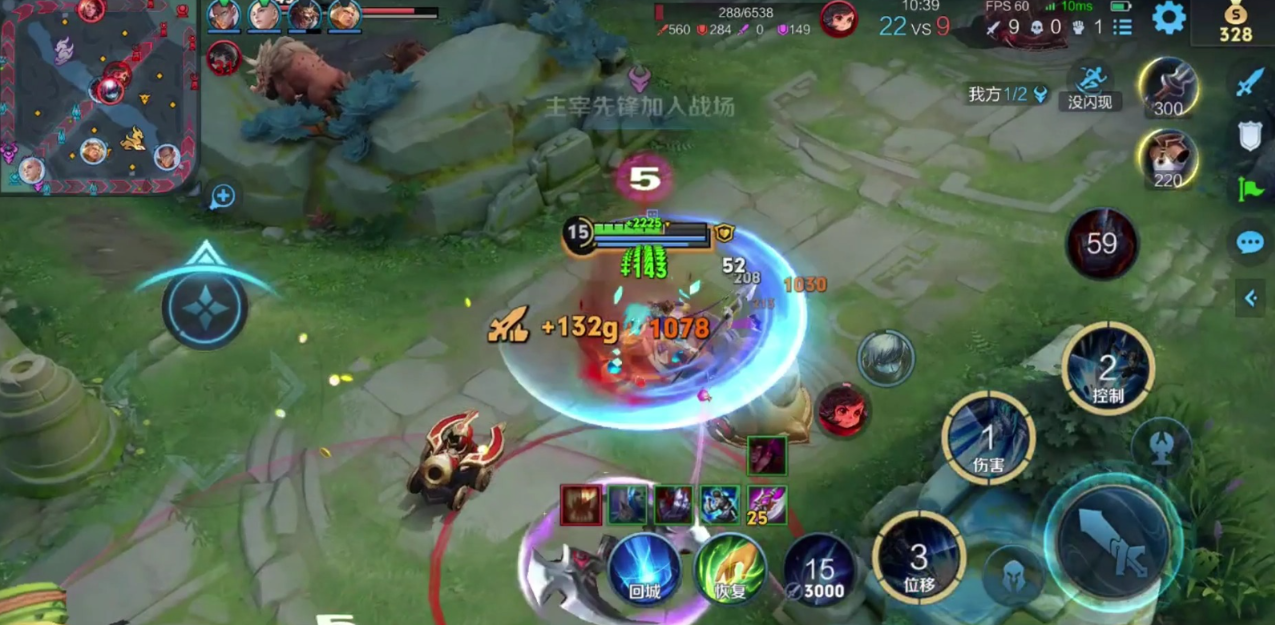Cast skill 1 labeled 伤害
The height and width of the screenshot is (625, 1275).
[x=988, y=438]
